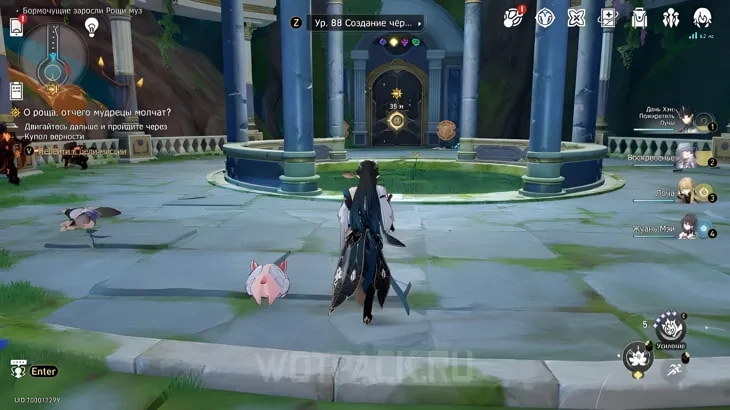
Task: Switch to Воскресенье party member
Action: point(686,155)
